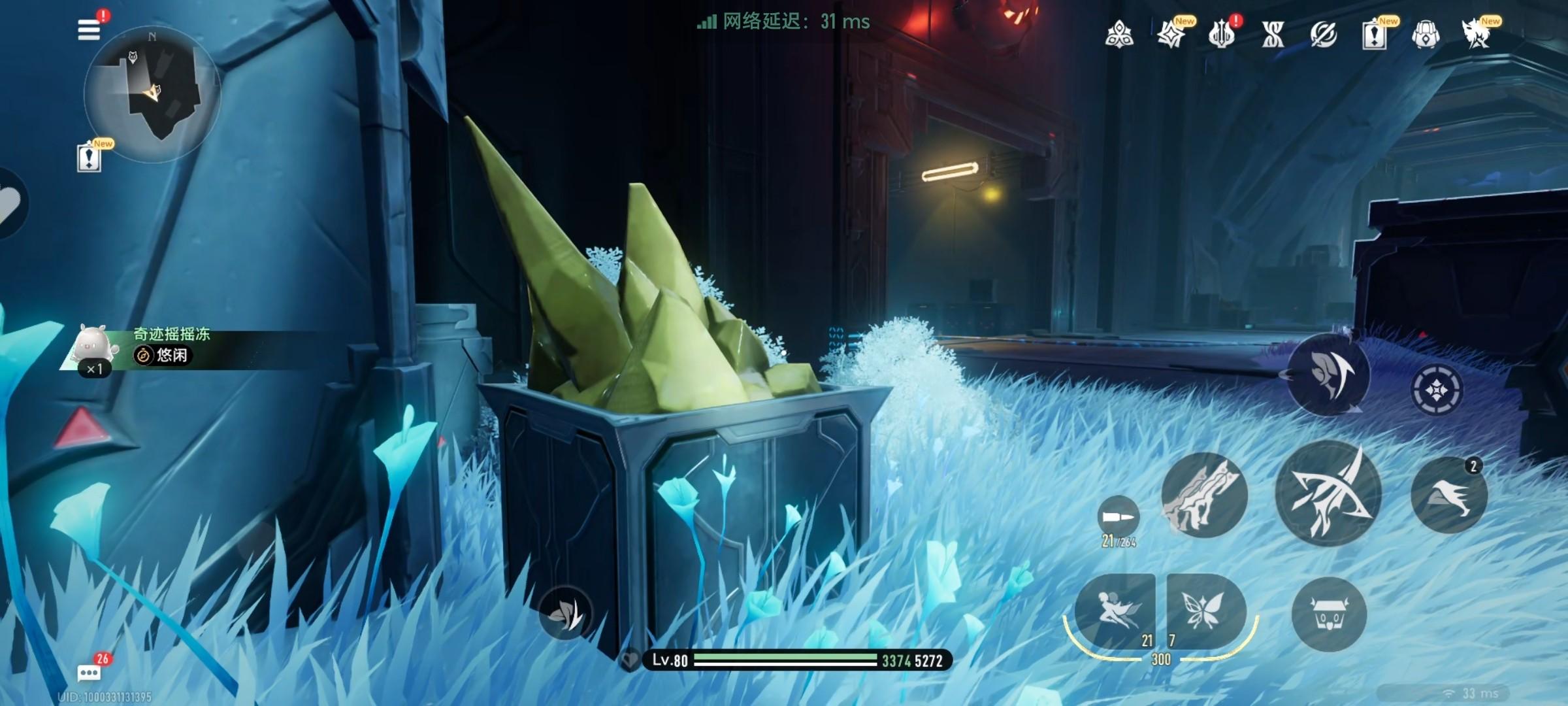This screenshot has width=1568, height=706.
Task: Open the sword-in-circle icon
Action: pos(1324,34)
